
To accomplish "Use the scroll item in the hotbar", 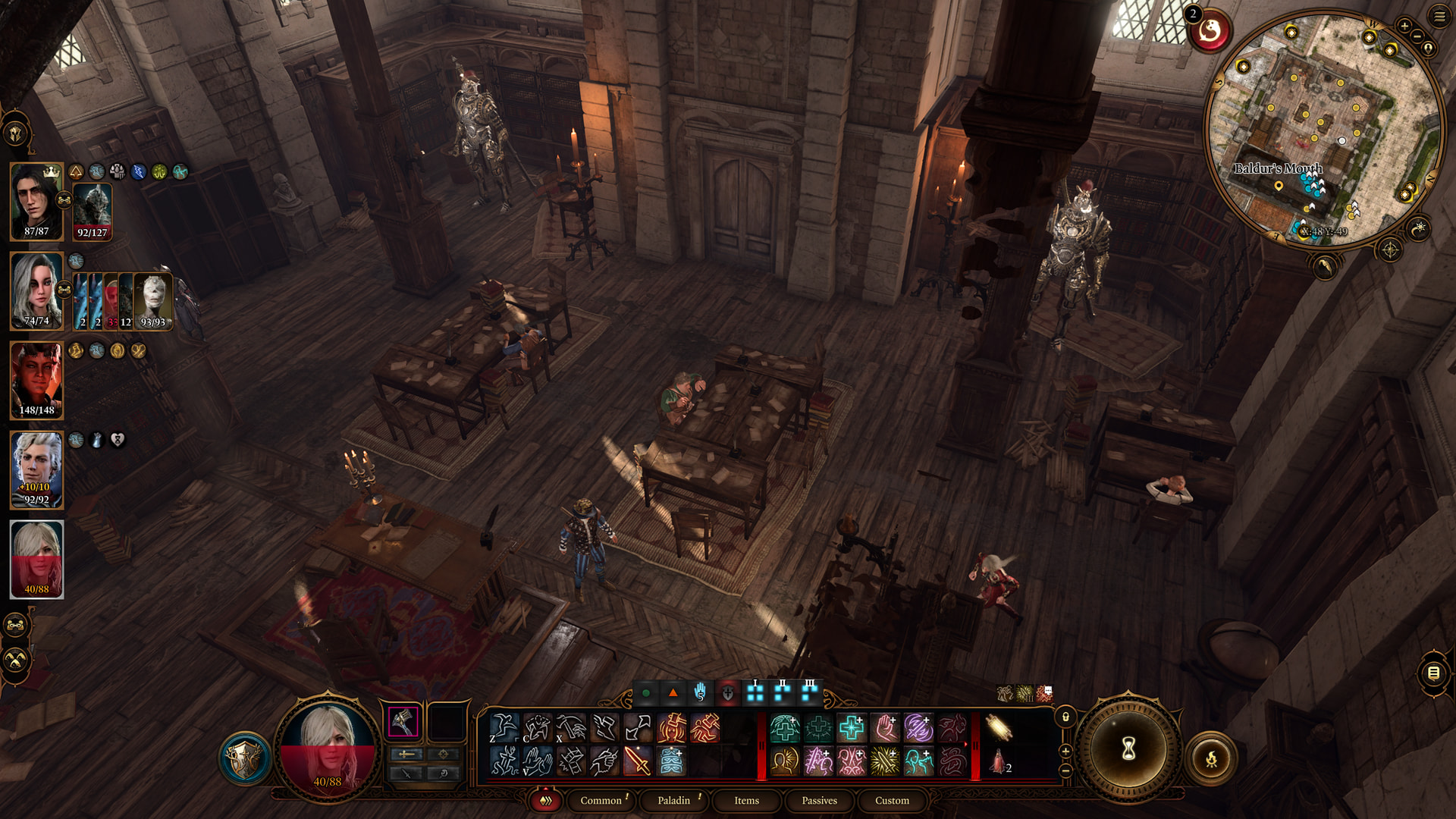I will pos(999,728).
